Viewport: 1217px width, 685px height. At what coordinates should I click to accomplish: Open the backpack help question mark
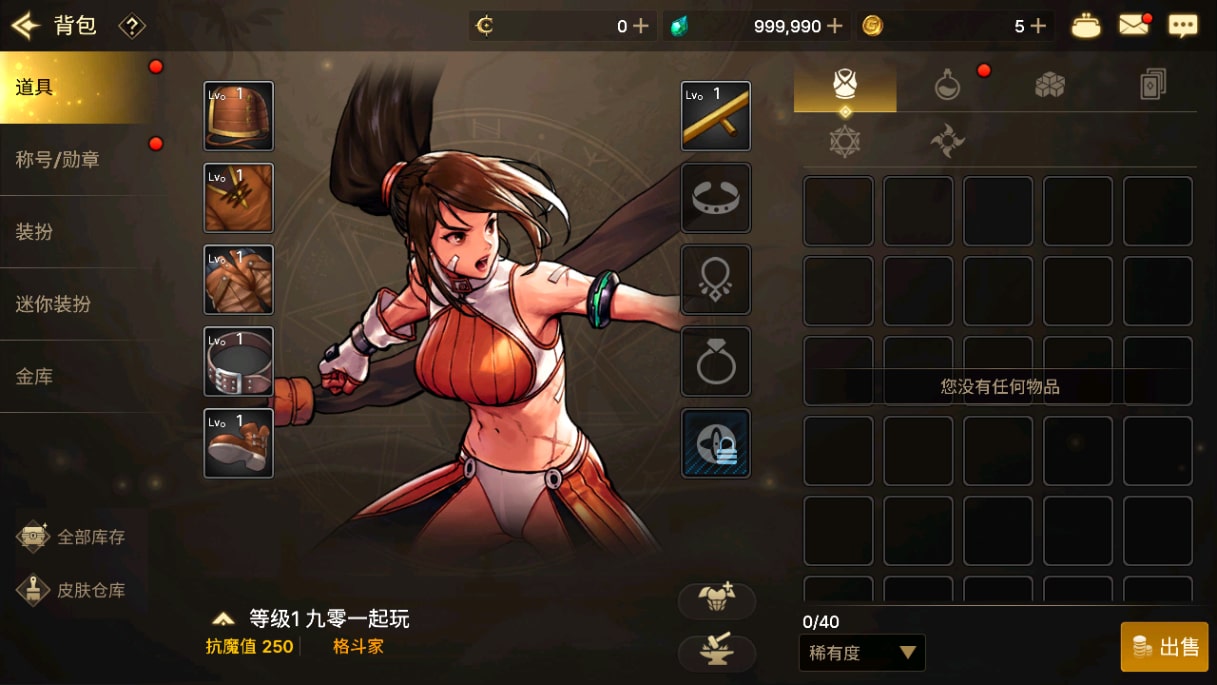132,26
